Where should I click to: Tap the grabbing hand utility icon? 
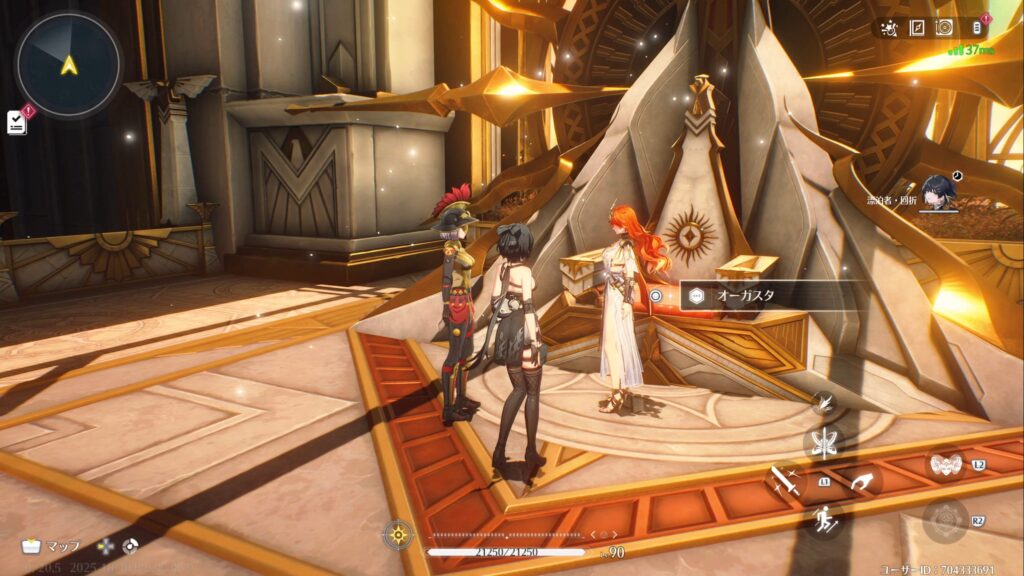coord(861,480)
